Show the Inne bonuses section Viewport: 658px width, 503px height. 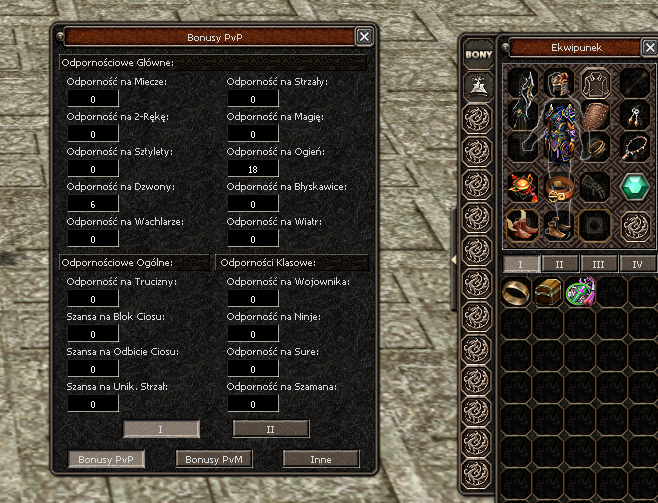click(x=320, y=459)
